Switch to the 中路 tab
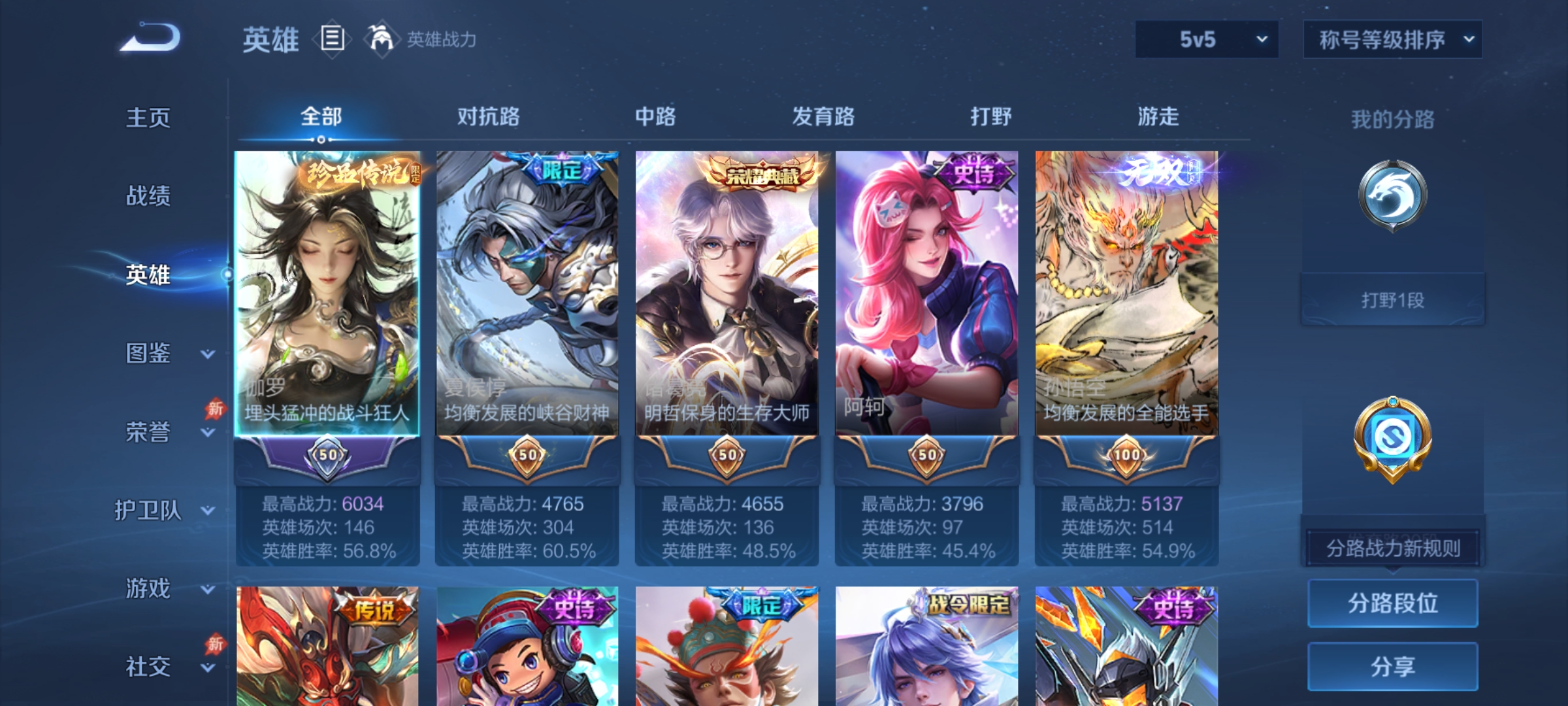Viewport: 1568px width, 706px height. click(657, 116)
